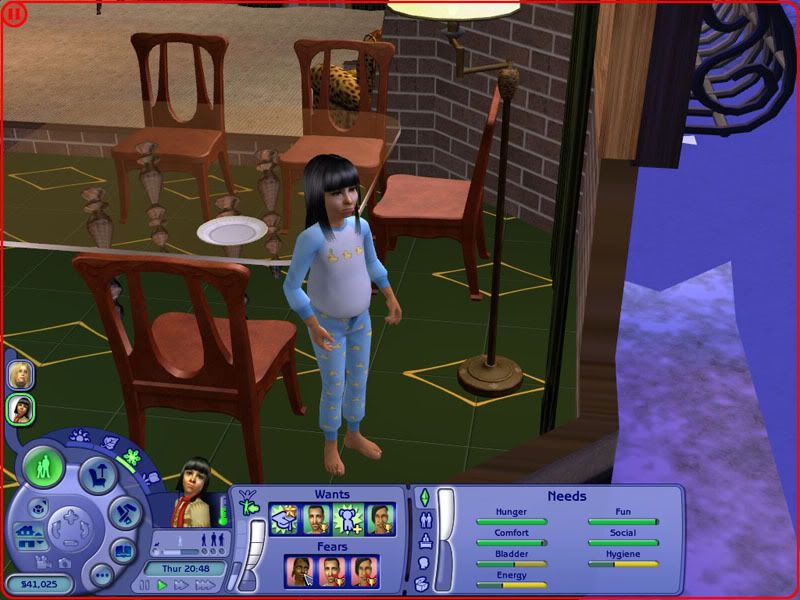Switch to the Career panel tab

[424, 542]
